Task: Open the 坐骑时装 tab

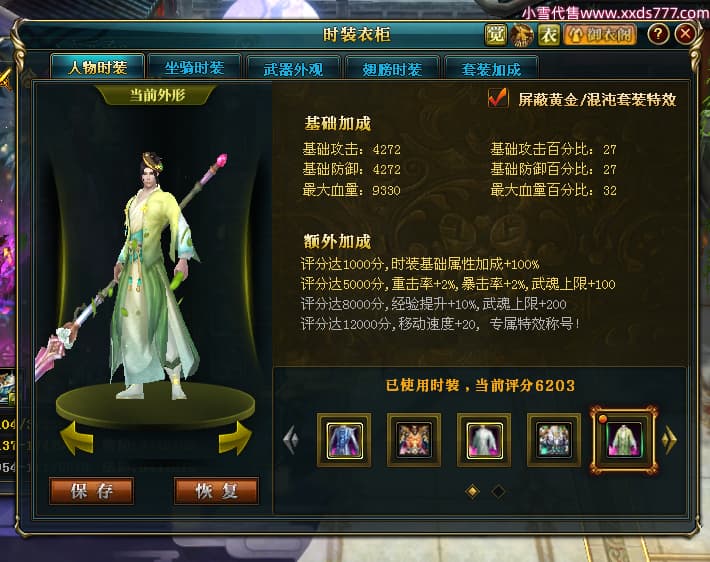Action: click(194, 68)
